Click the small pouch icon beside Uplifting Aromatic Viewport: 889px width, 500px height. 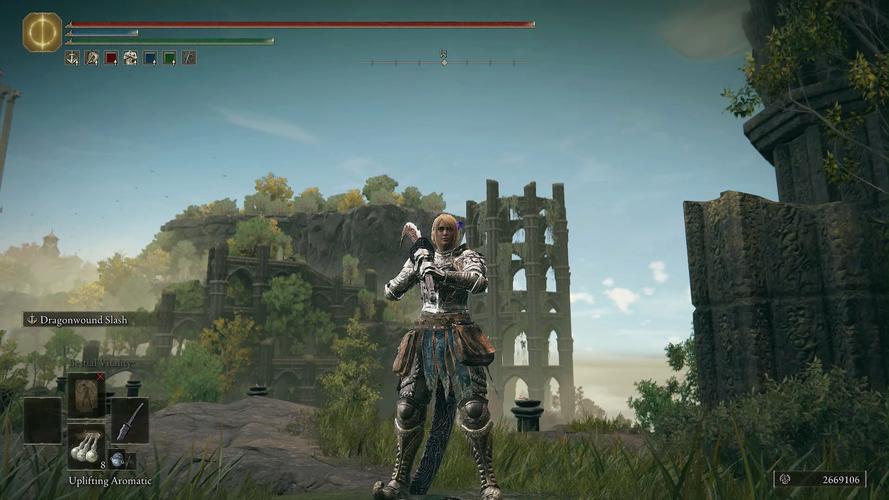click(x=118, y=459)
